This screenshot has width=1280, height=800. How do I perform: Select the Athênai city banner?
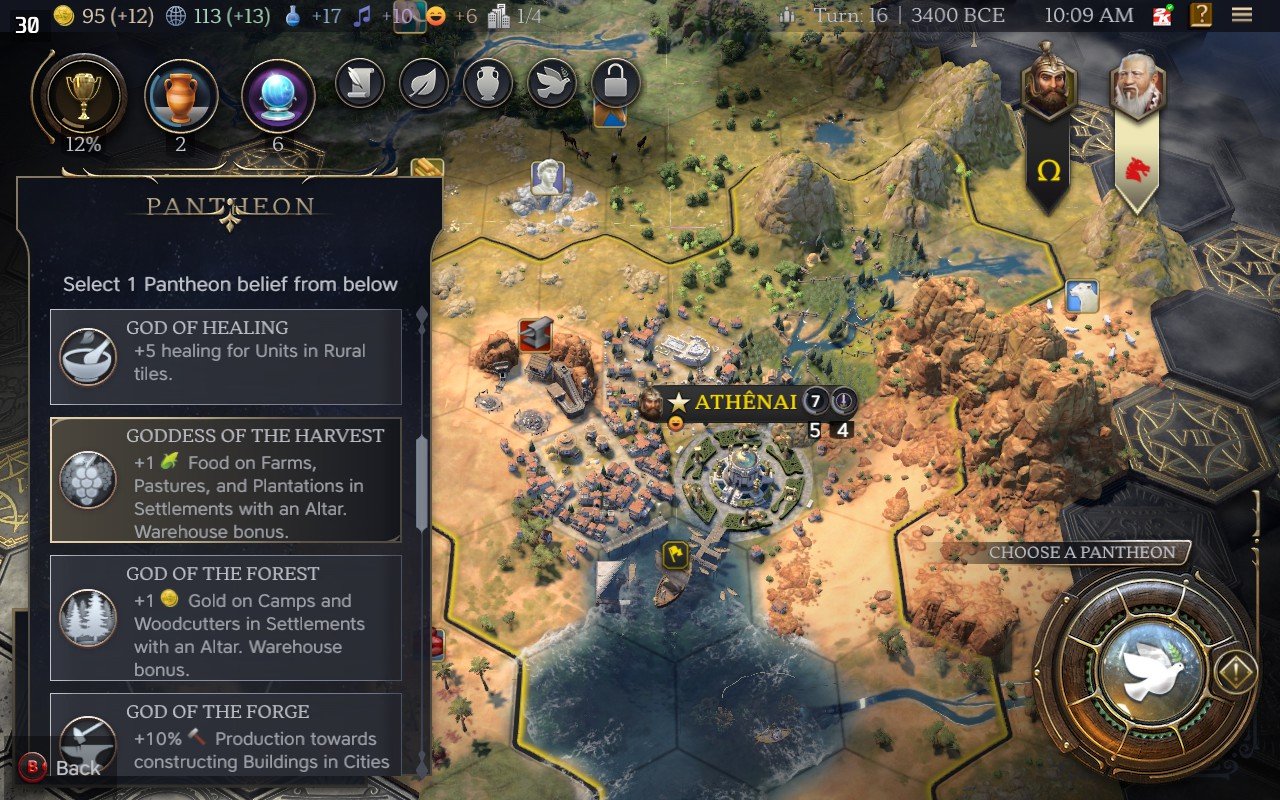click(744, 402)
